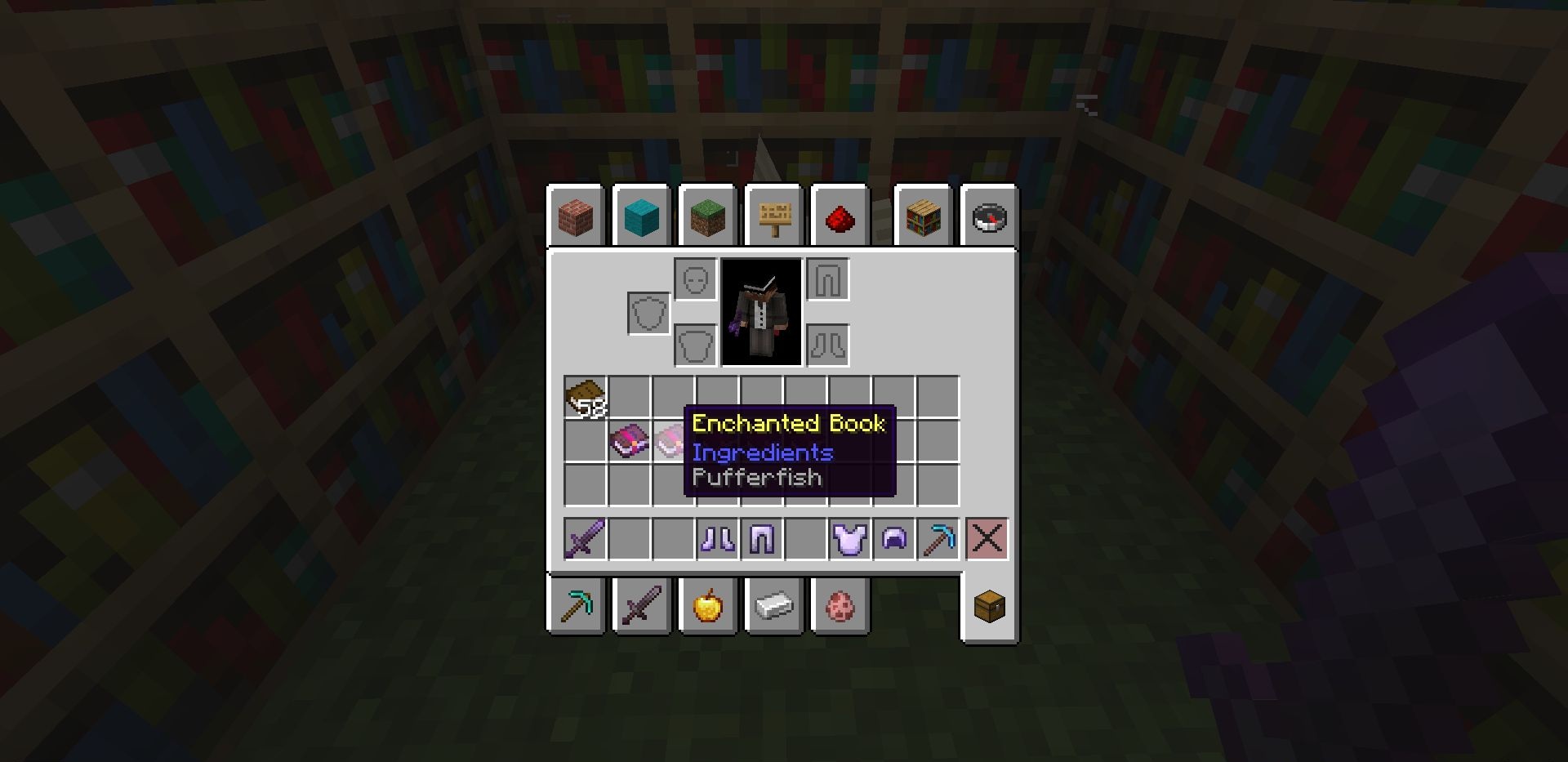Screen dimensions: 1568x762
Task: Open the colored blocks tab
Action: pos(641,216)
